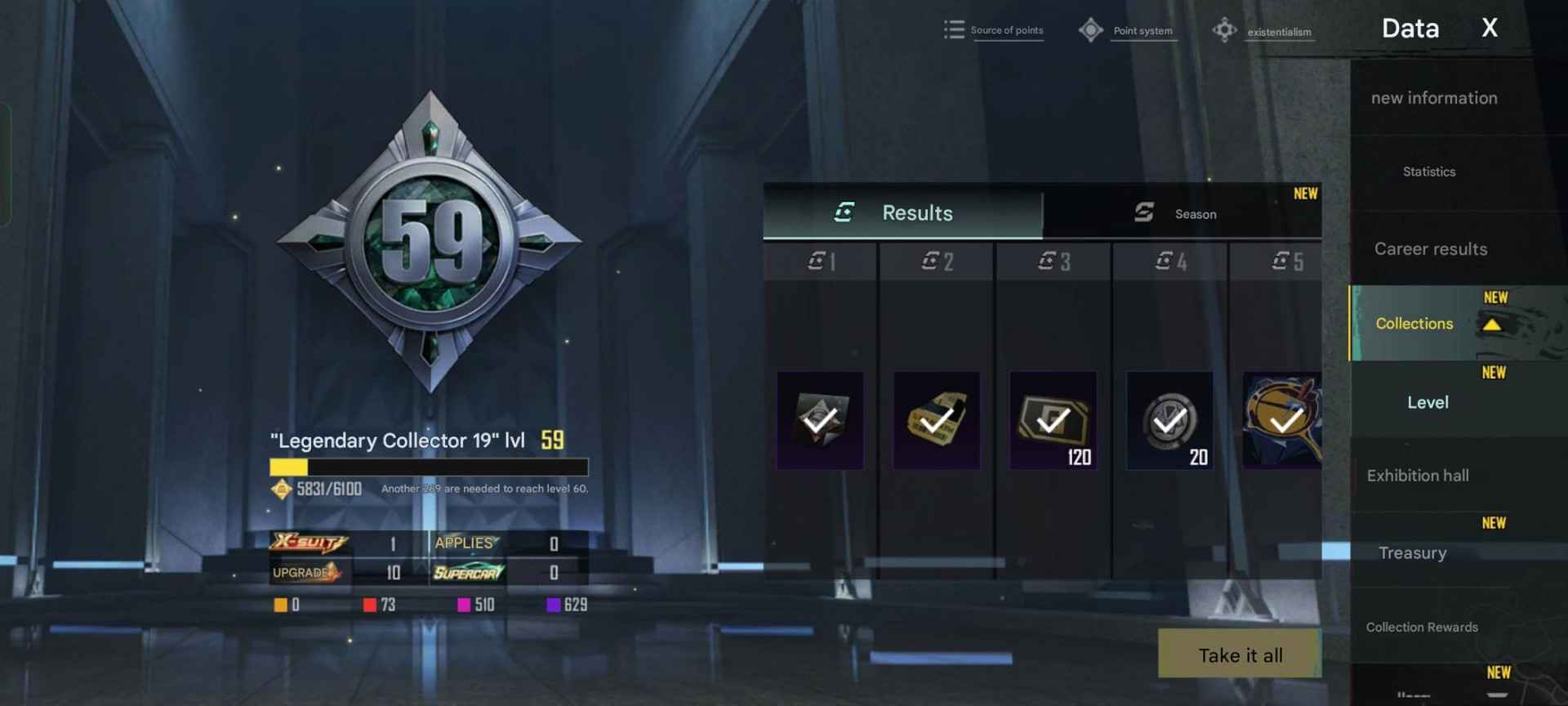1568x706 pixels.
Task: Click the Upgrade collection stat icon
Action: coord(310,572)
